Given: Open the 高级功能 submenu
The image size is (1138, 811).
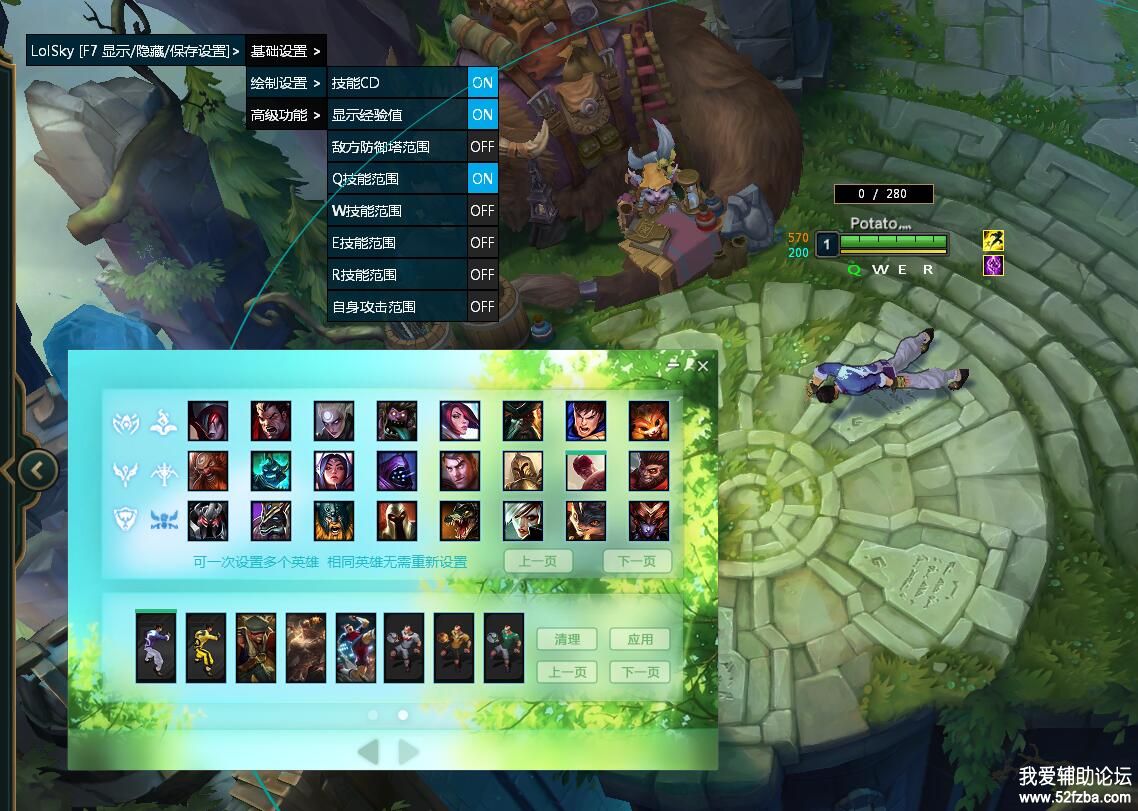Looking at the screenshot, I should coord(285,115).
